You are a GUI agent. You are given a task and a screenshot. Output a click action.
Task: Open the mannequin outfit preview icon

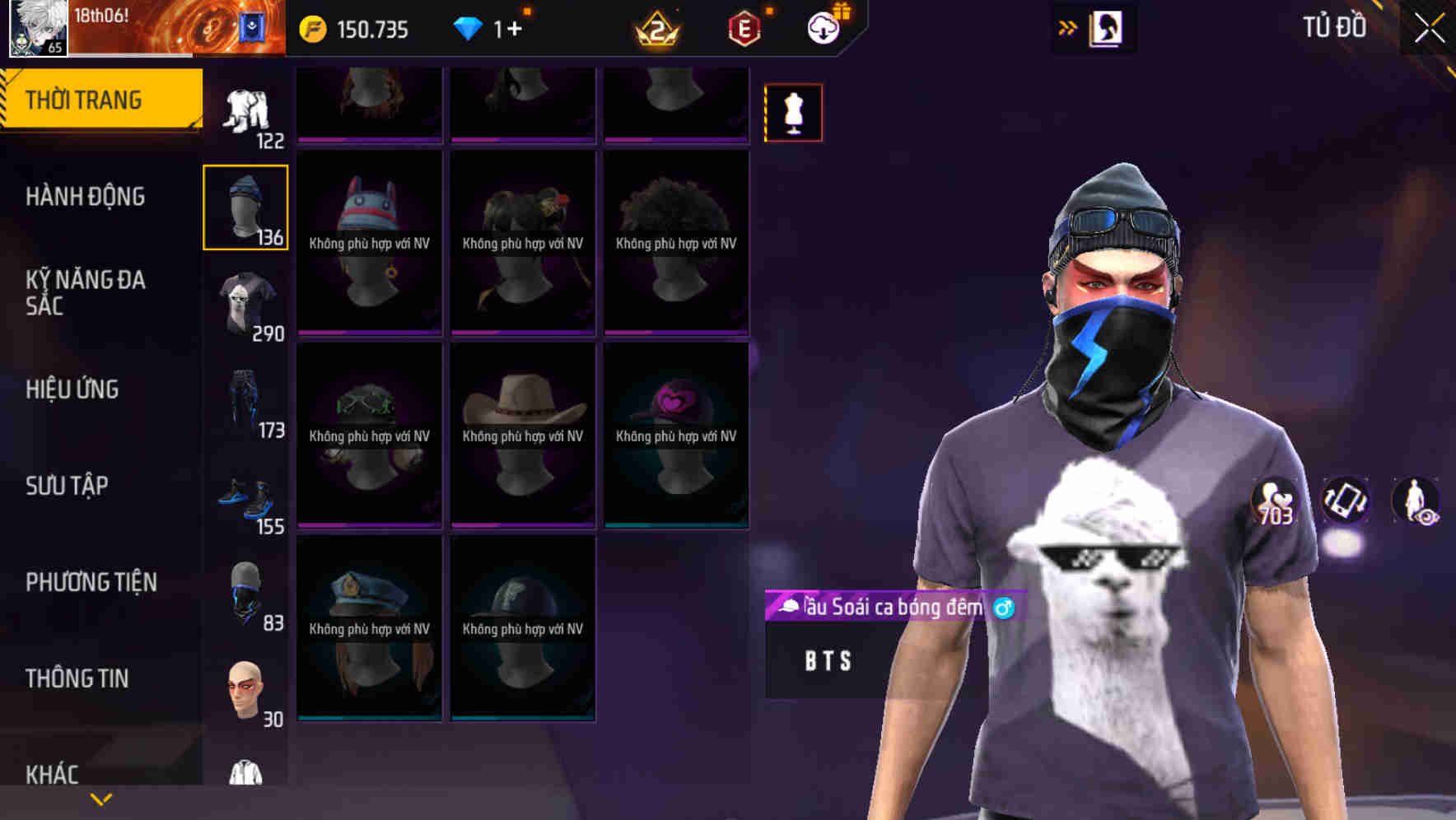pos(792,112)
